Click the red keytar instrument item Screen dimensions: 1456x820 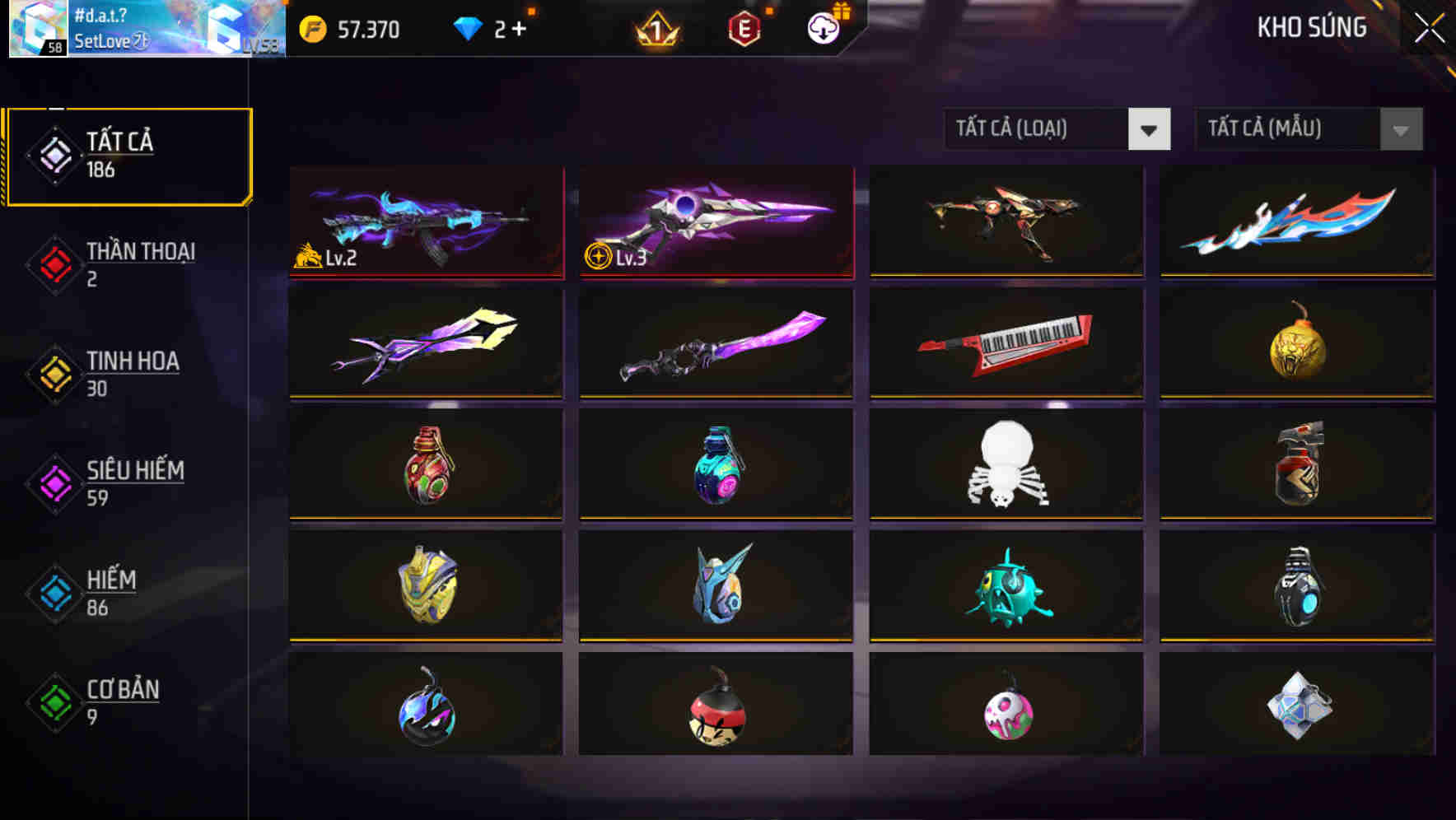(1005, 342)
